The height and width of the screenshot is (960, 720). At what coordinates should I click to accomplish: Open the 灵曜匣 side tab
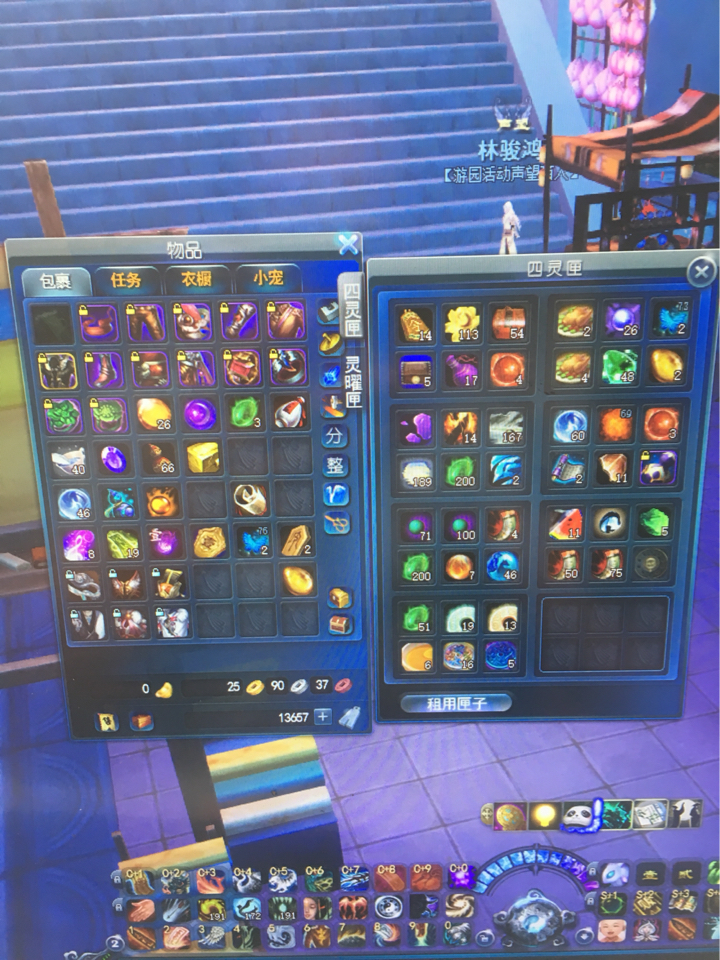coord(353,383)
